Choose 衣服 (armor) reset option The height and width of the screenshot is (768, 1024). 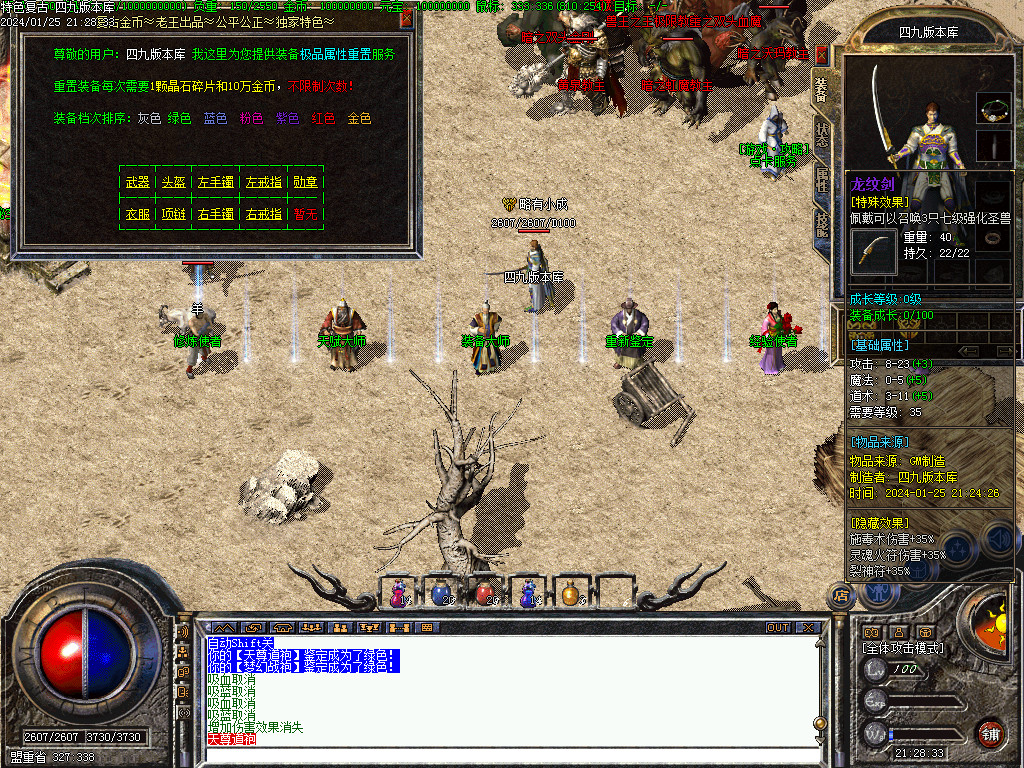click(x=137, y=214)
